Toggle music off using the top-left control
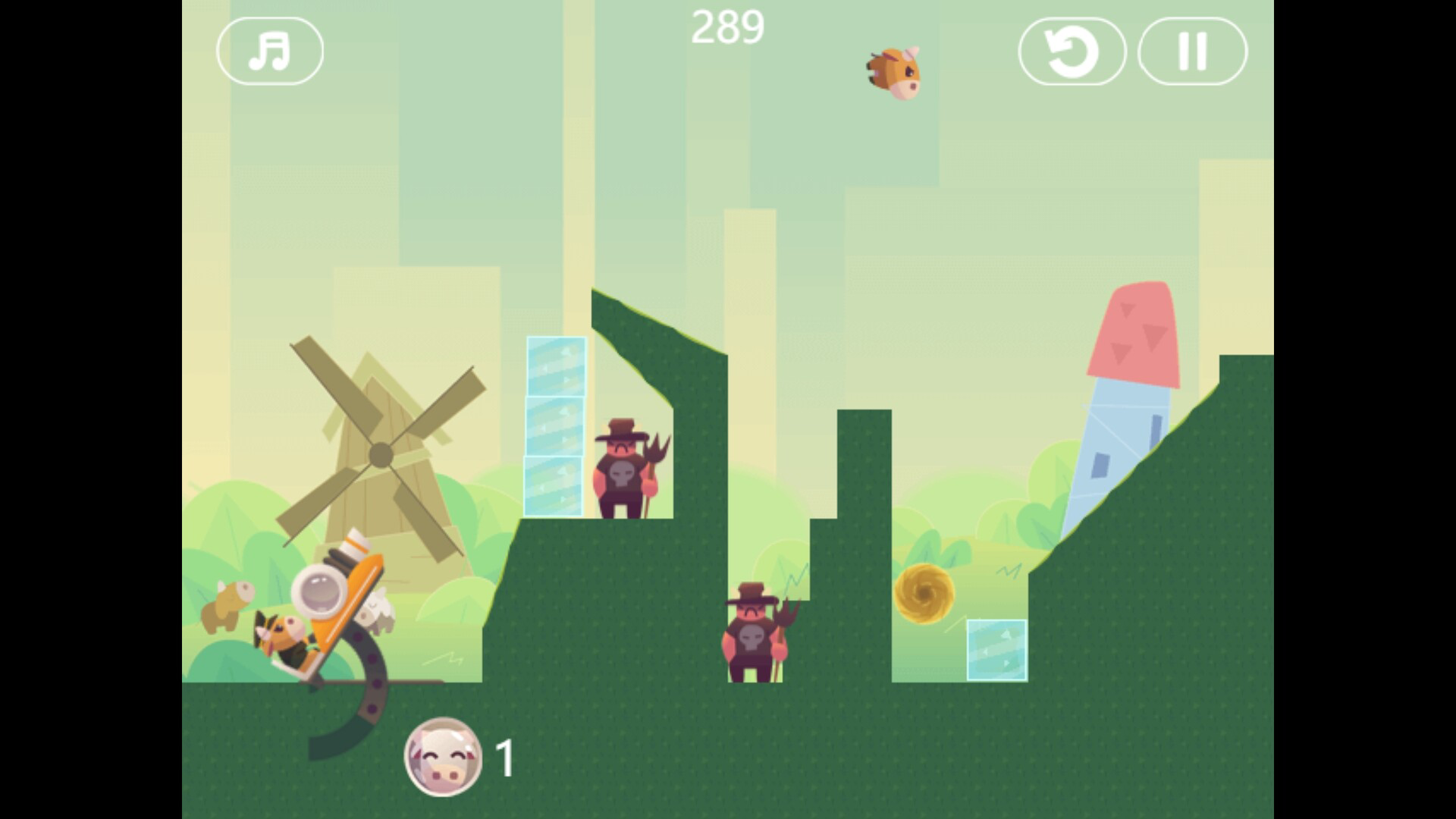The width and height of the screenshot is (1456, 819). 271,50
